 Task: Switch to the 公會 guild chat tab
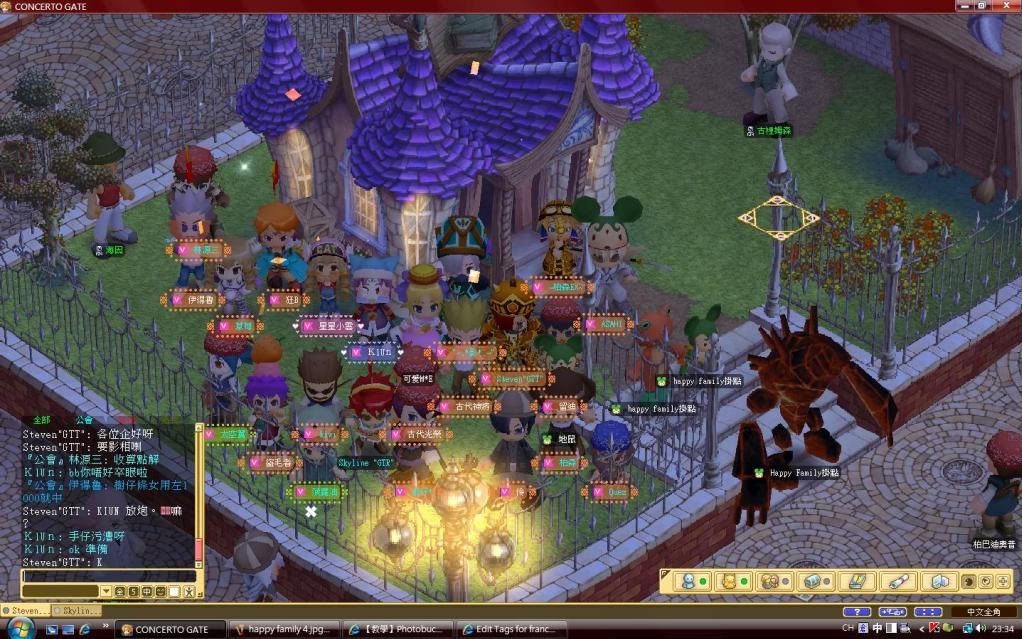pos(85,420)
